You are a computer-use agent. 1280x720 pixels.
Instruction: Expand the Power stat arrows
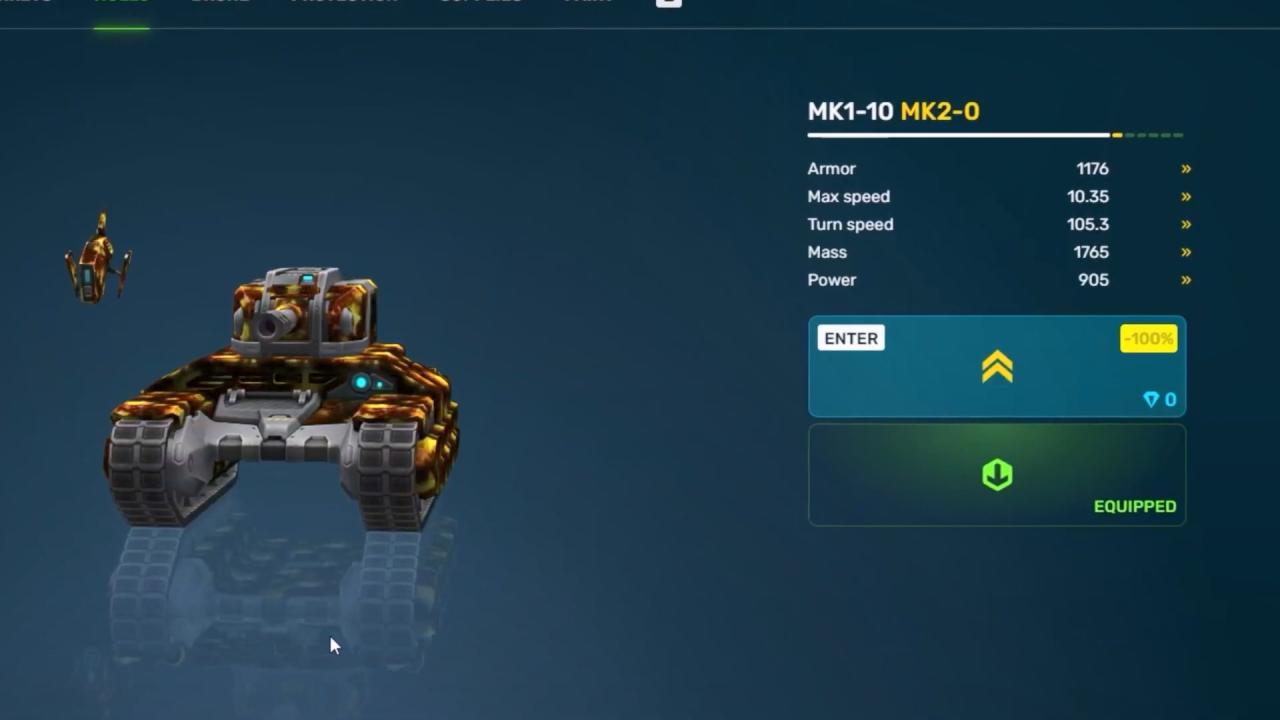1186,280
